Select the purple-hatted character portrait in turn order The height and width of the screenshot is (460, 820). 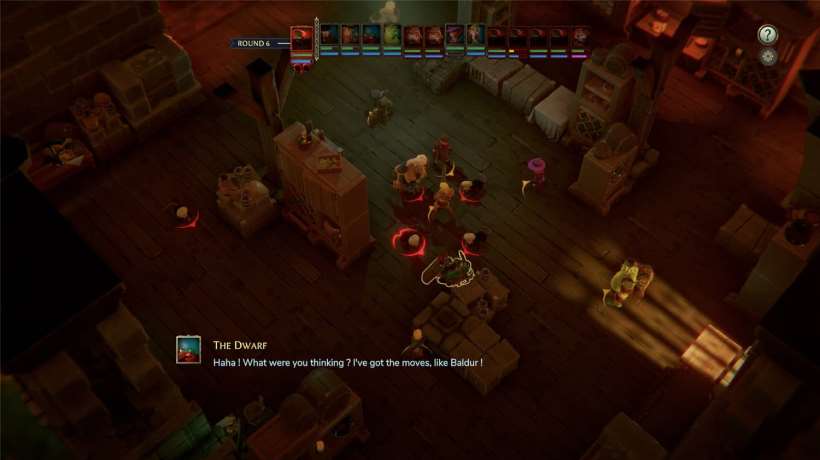(455, 36)
